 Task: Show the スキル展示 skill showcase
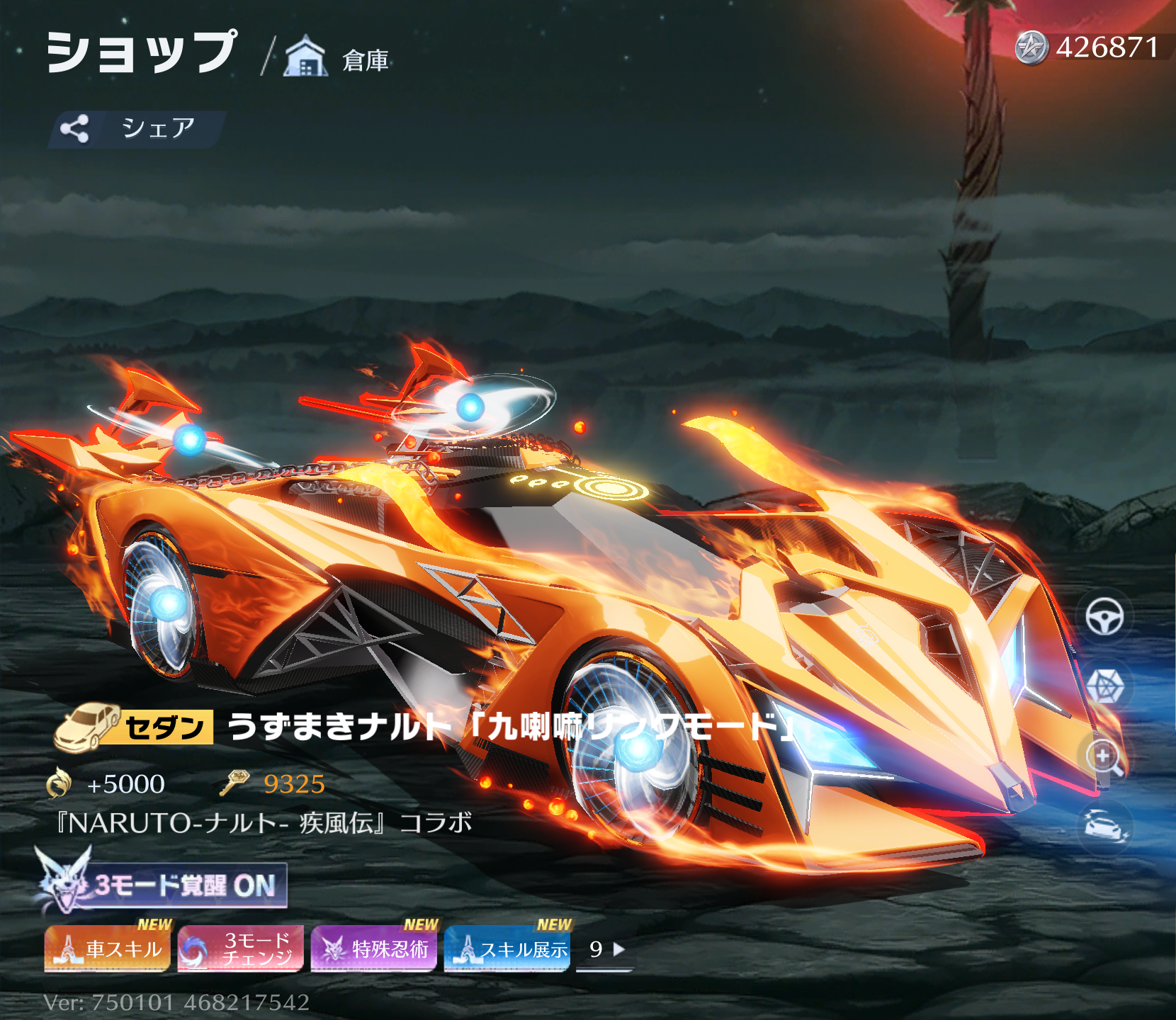point(507,948)
